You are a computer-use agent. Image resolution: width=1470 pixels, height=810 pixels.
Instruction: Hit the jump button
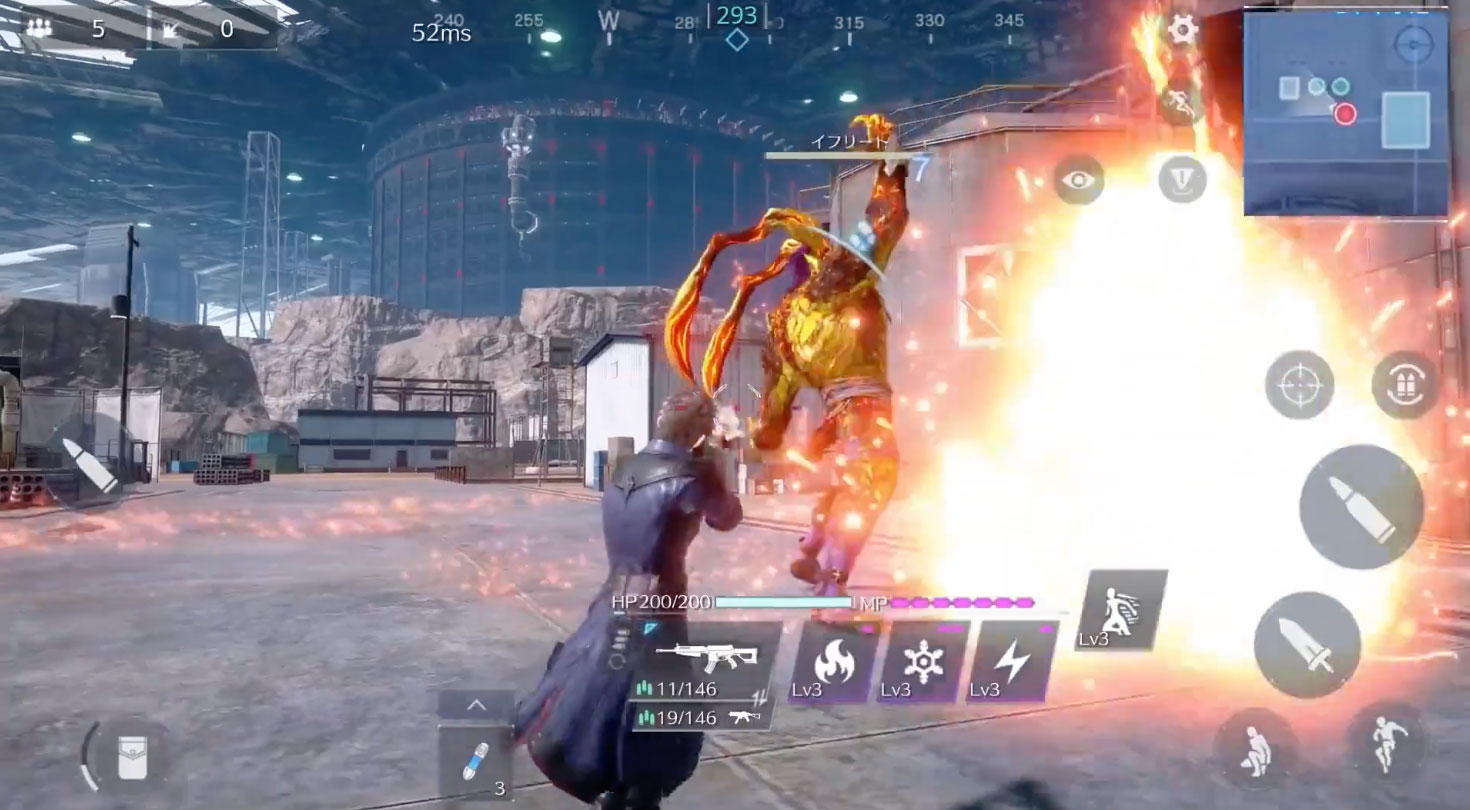click(x=1386, y=743)
